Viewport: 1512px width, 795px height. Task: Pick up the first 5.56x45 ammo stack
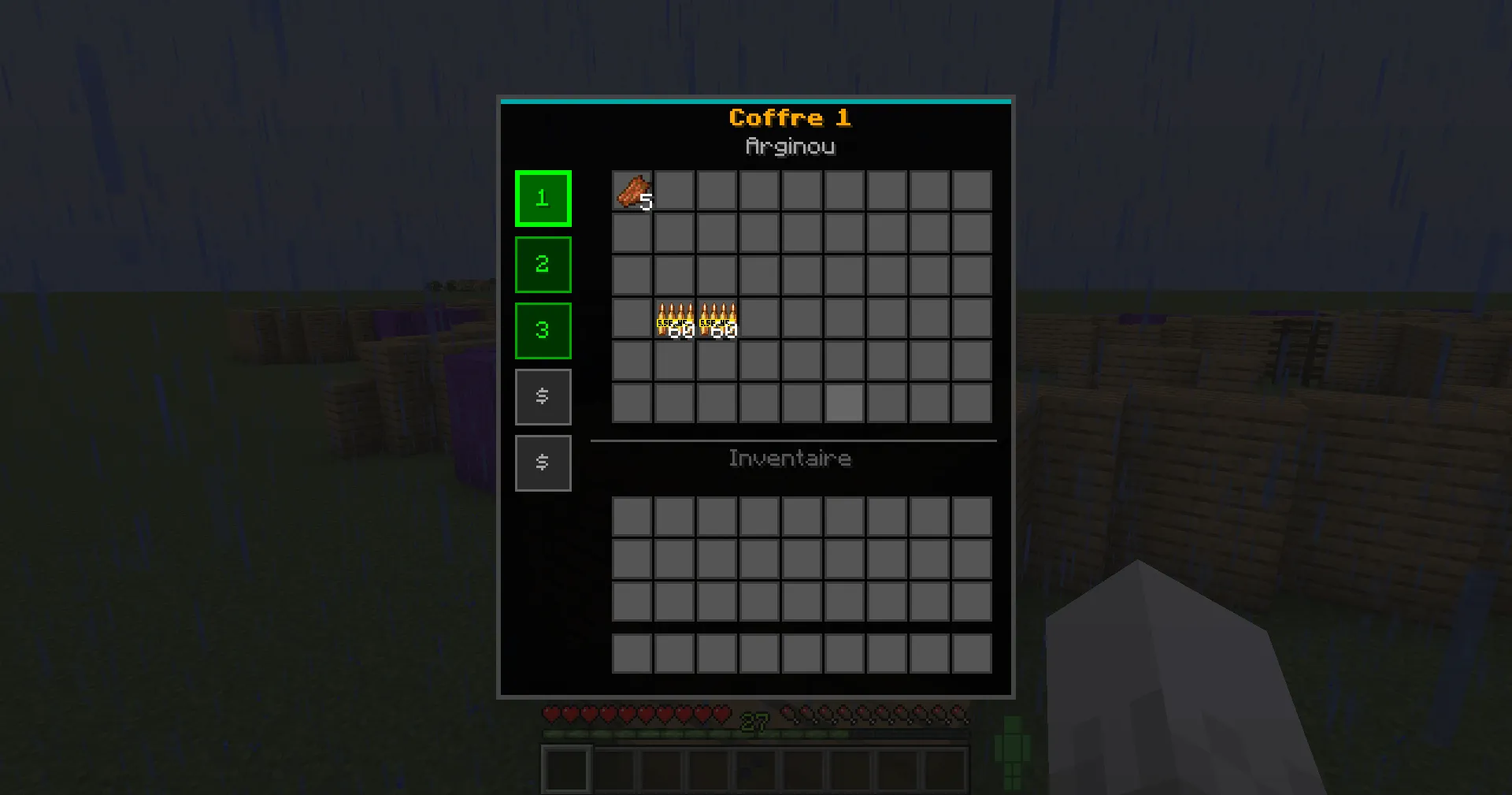(x=674, y=318)
